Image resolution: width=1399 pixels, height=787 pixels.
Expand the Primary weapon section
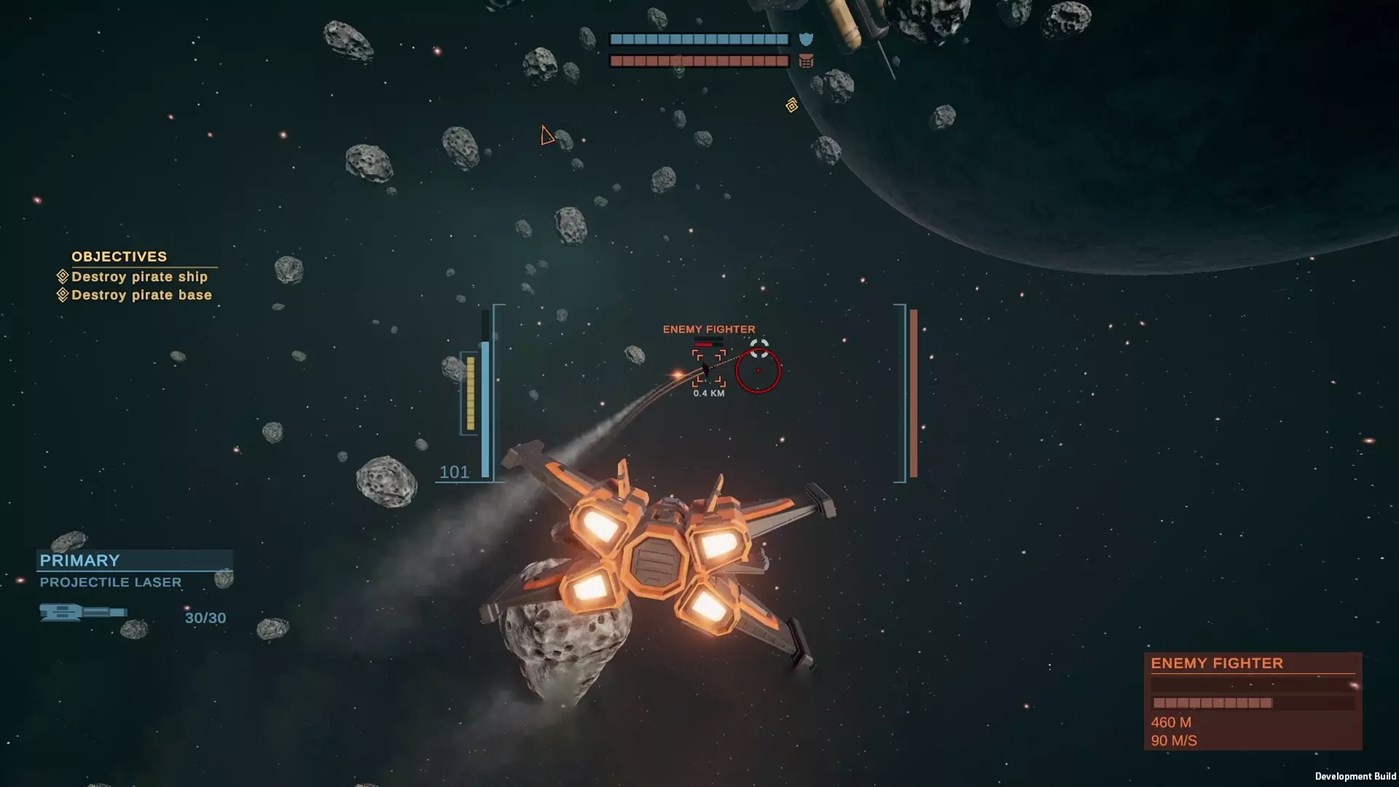click(x=80, y=560)
